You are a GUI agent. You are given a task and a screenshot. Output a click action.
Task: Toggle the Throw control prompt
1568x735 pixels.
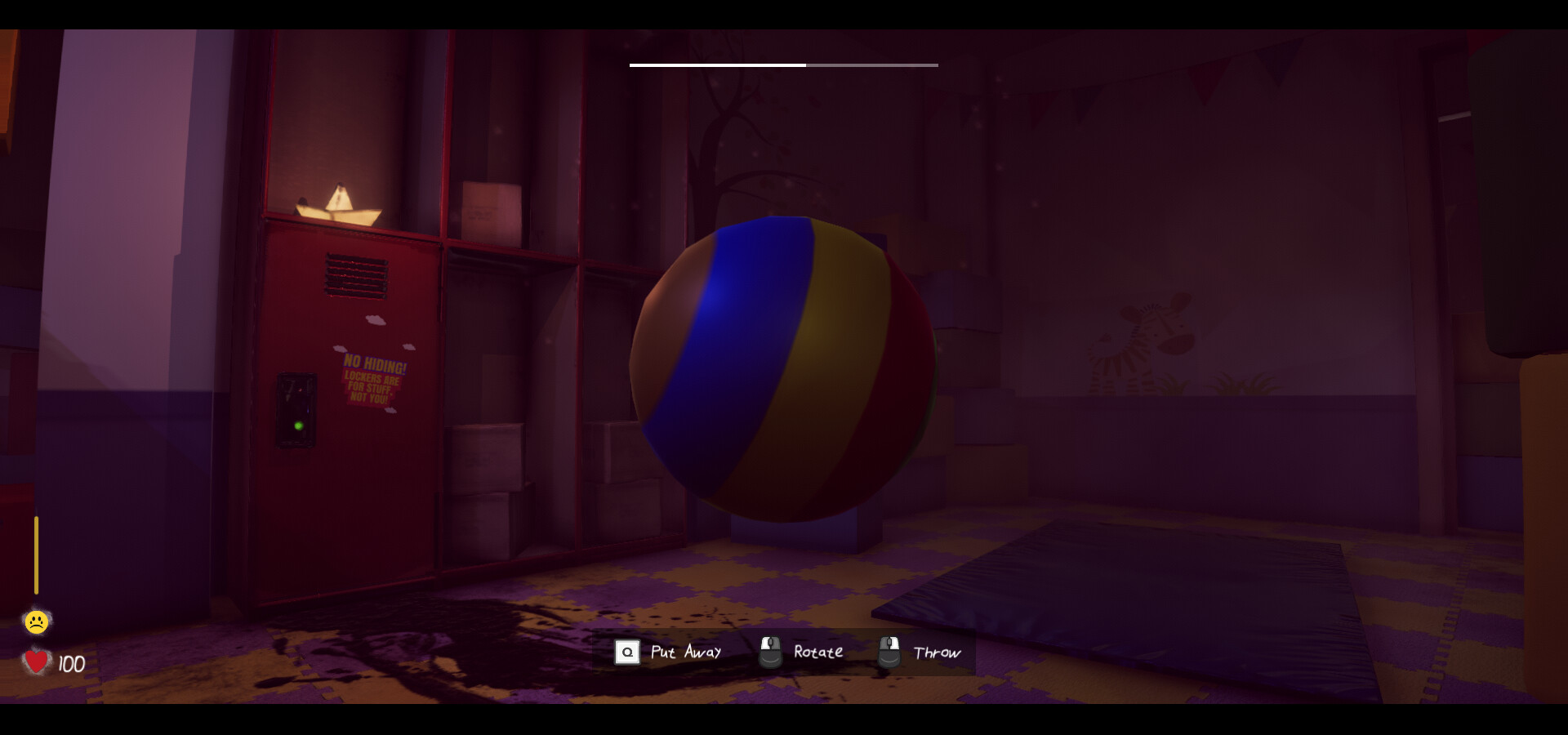pos(936,652)
